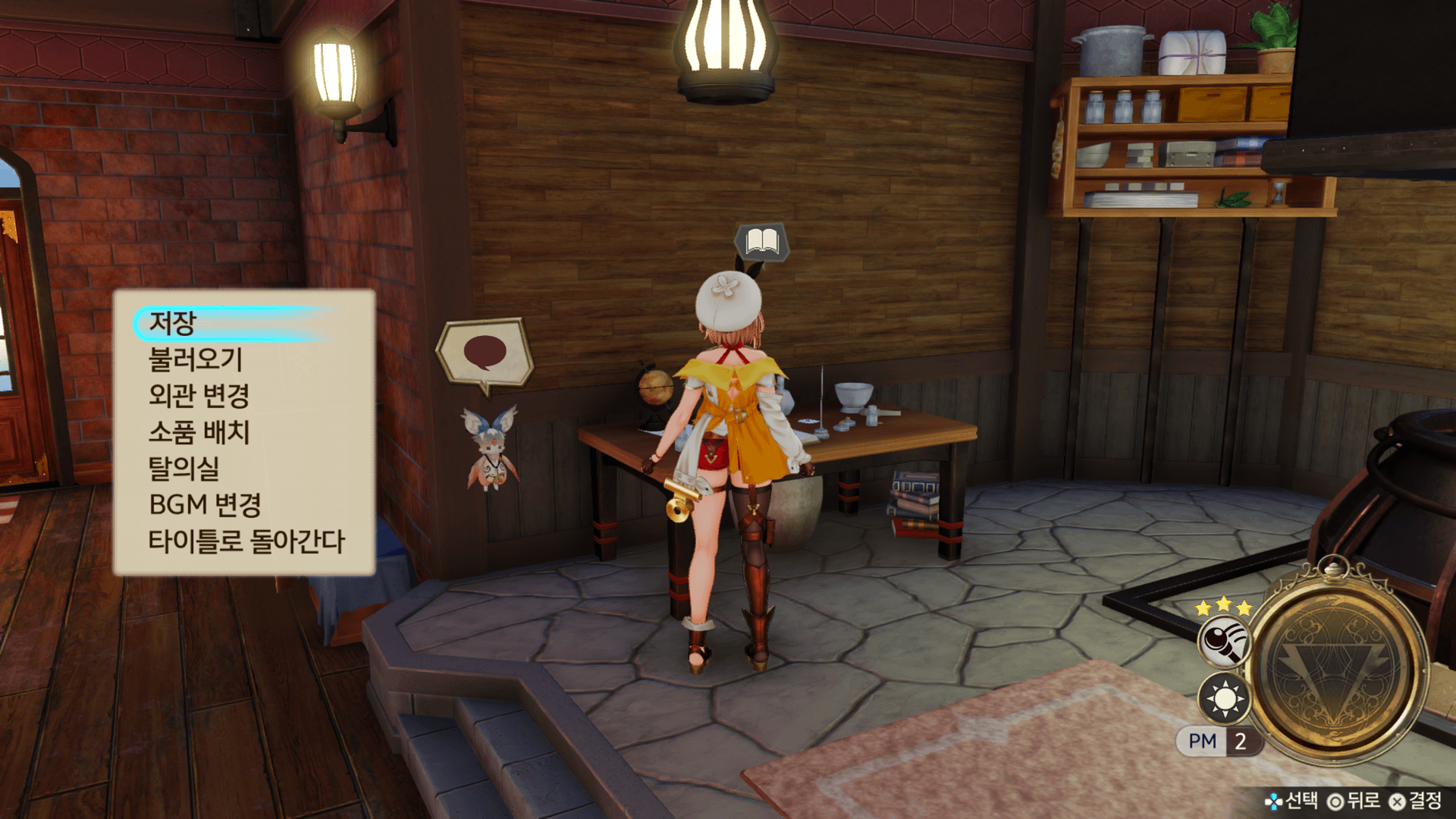Choose 불러오기 to load a game
The width and height of the screenshot is (1456, 819).
click(x=196, y=359)
